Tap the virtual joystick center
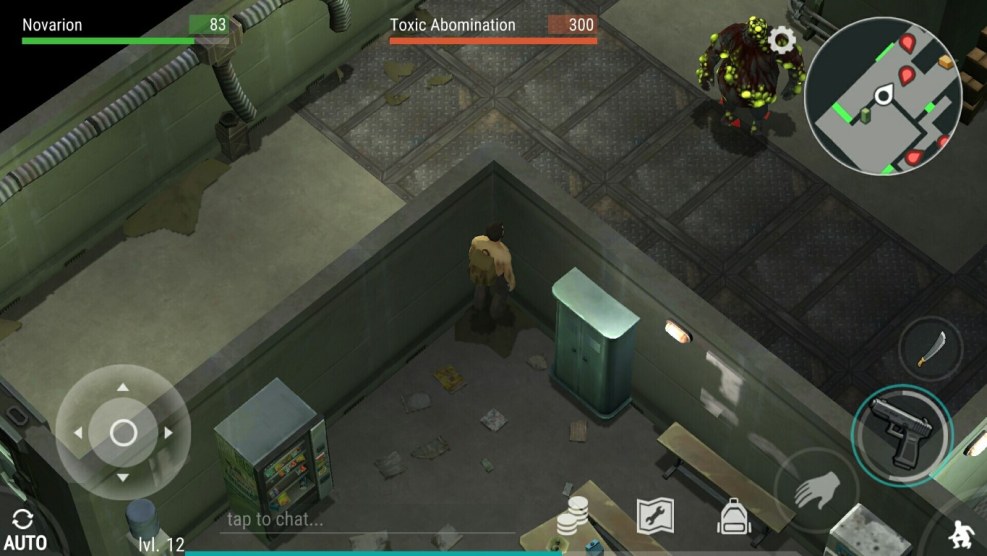Viewport: 987px width, 556px height. coord(123,433)
